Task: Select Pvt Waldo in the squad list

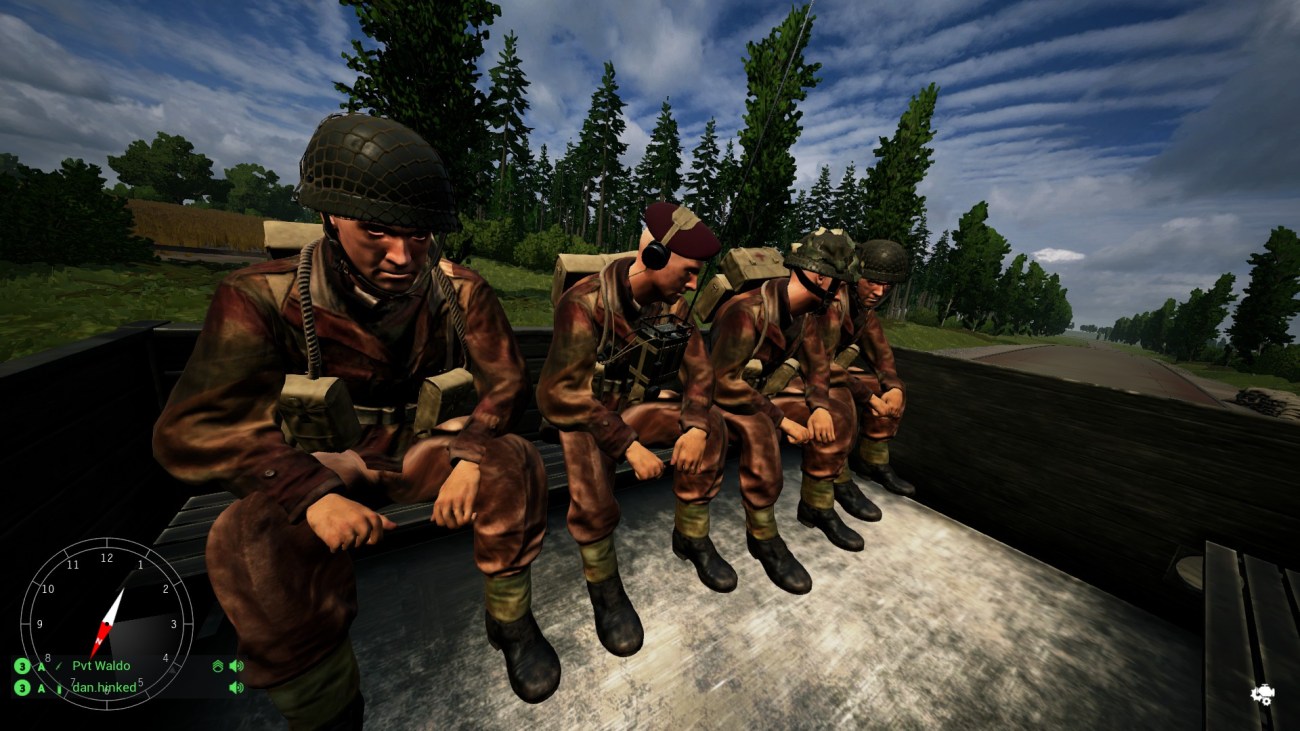Action: coord(101,666)
